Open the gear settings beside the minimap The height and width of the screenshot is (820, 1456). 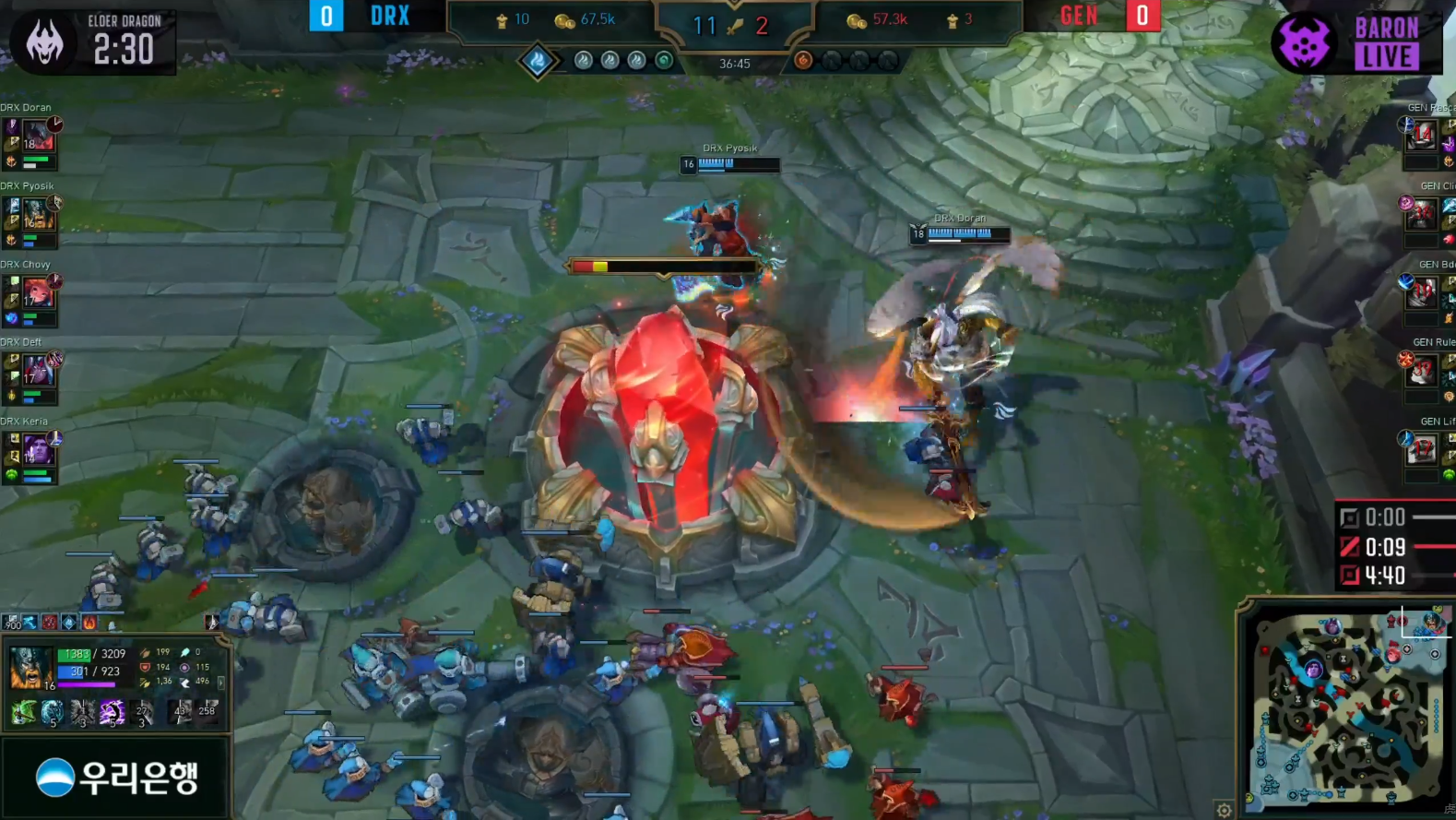(x=1224, y=811)
